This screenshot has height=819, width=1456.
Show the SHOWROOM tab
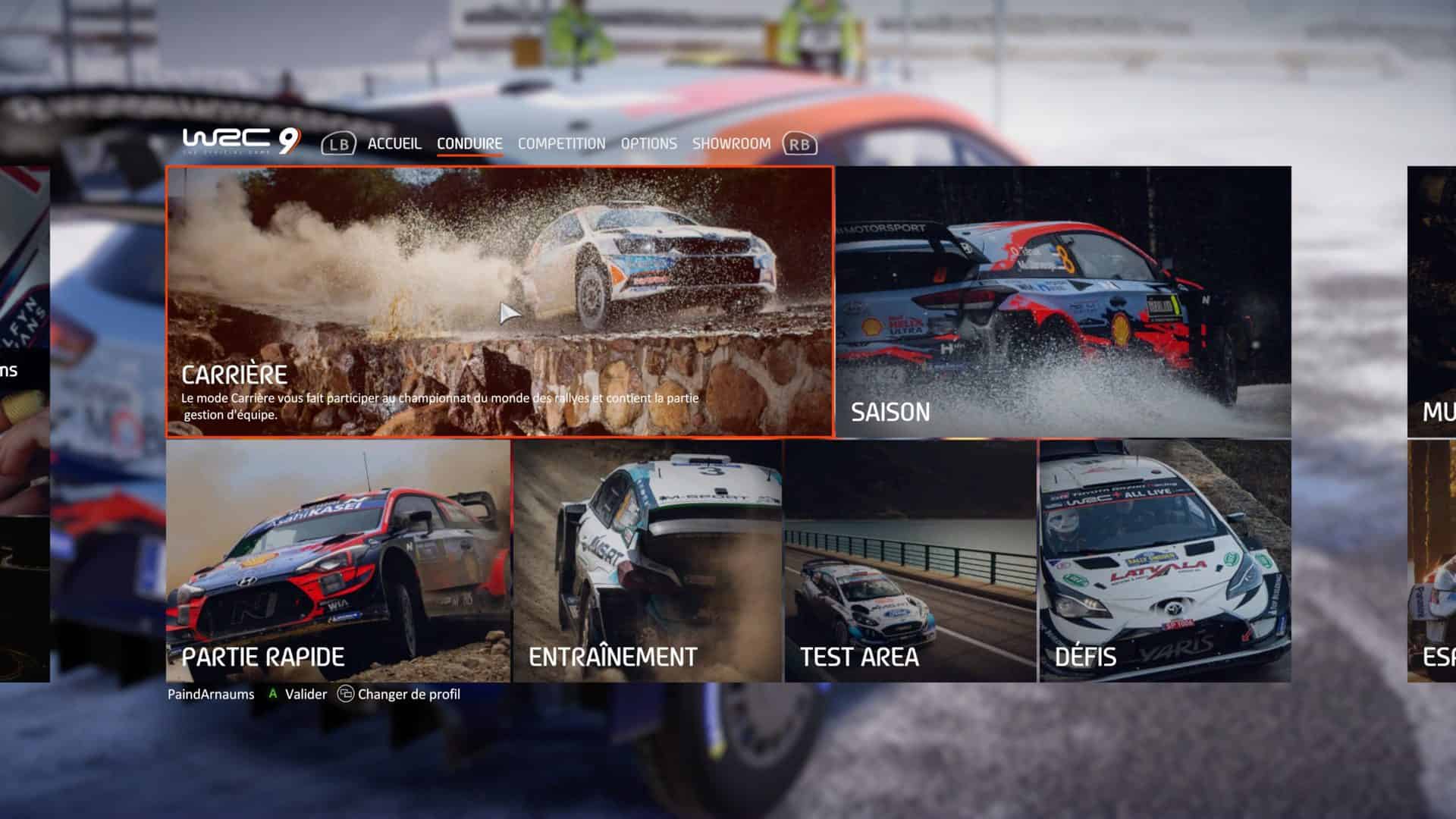click(x=731, y=143)
